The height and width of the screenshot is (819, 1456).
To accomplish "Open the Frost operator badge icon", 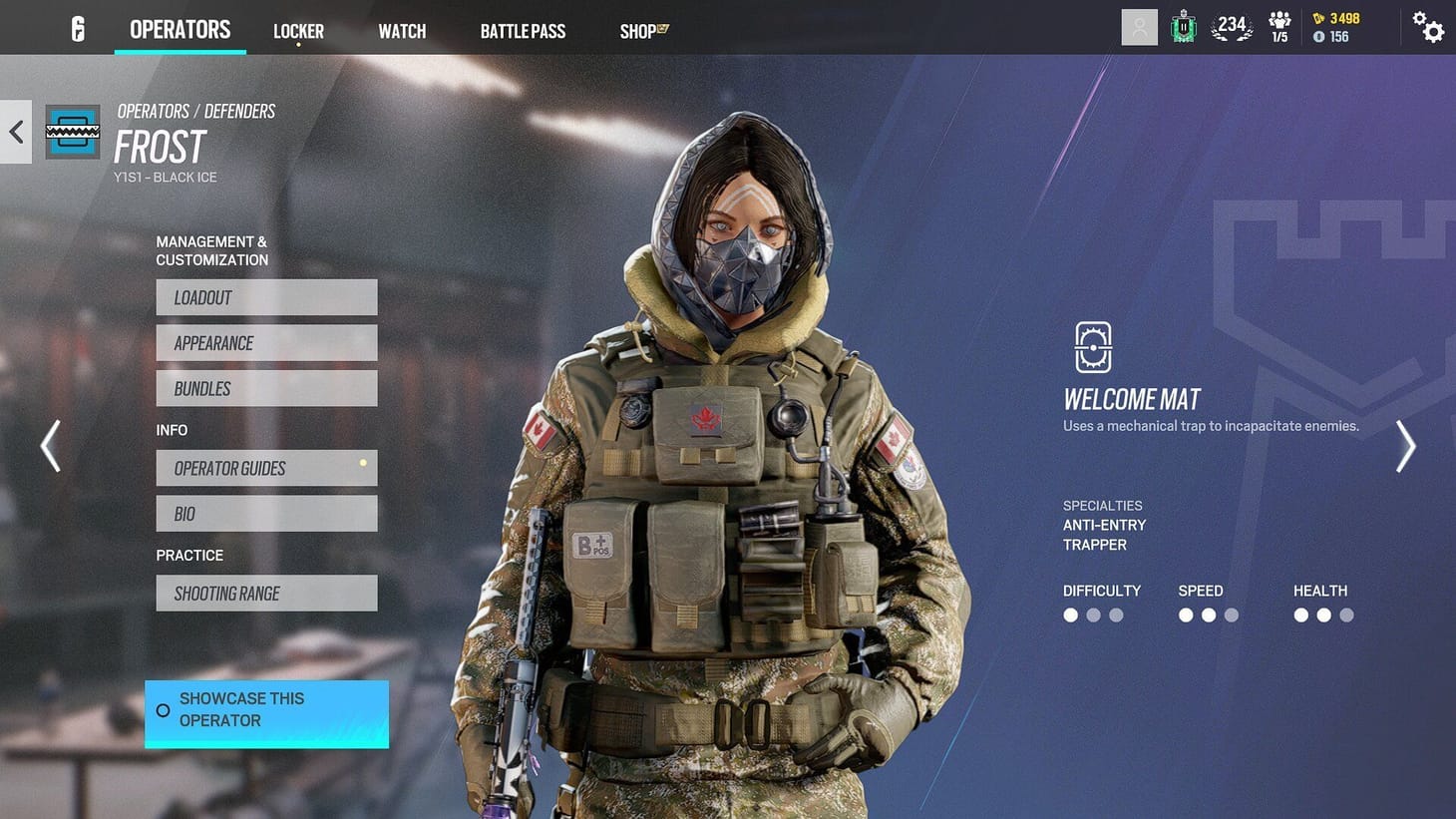I will [x=71, y=131].
